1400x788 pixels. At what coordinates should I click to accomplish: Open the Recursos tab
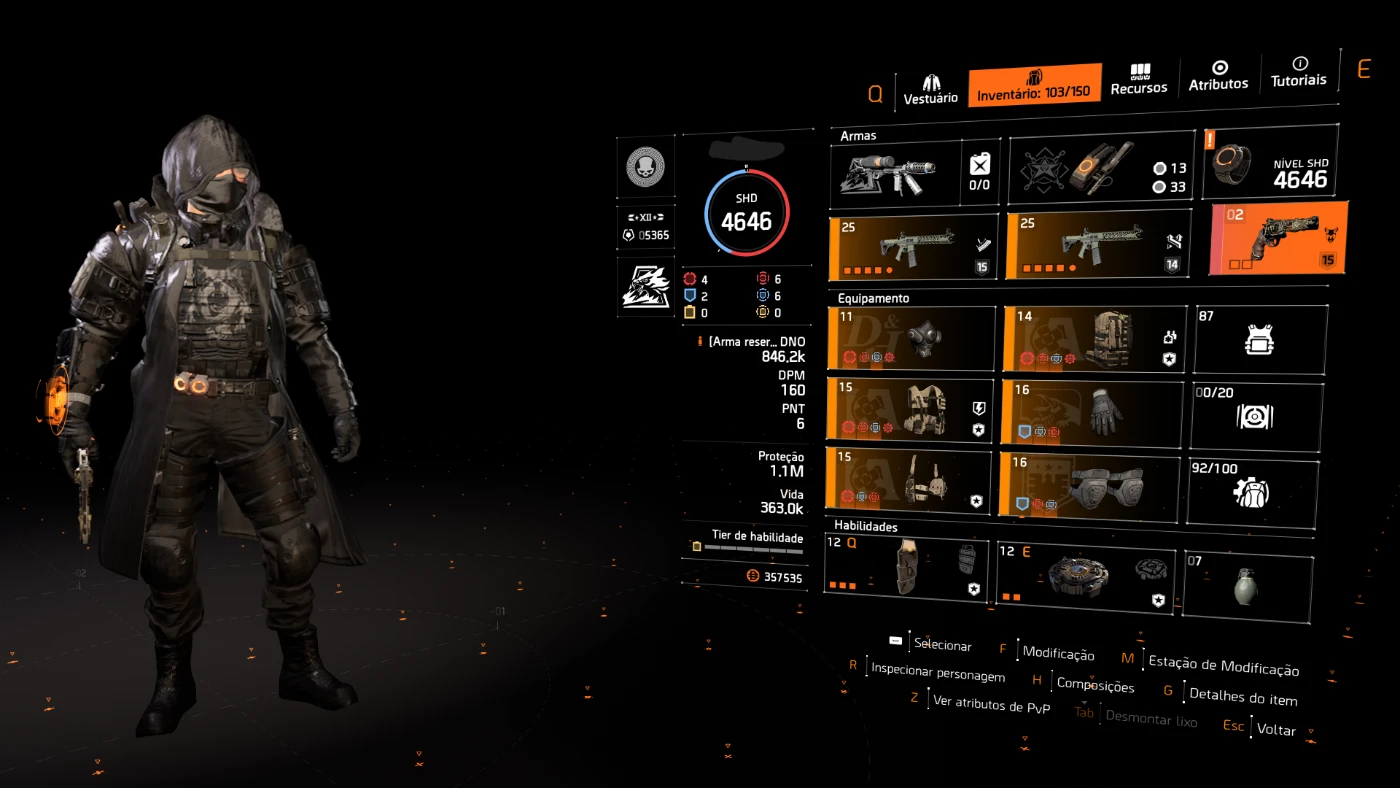click(x=1139, y=80)
